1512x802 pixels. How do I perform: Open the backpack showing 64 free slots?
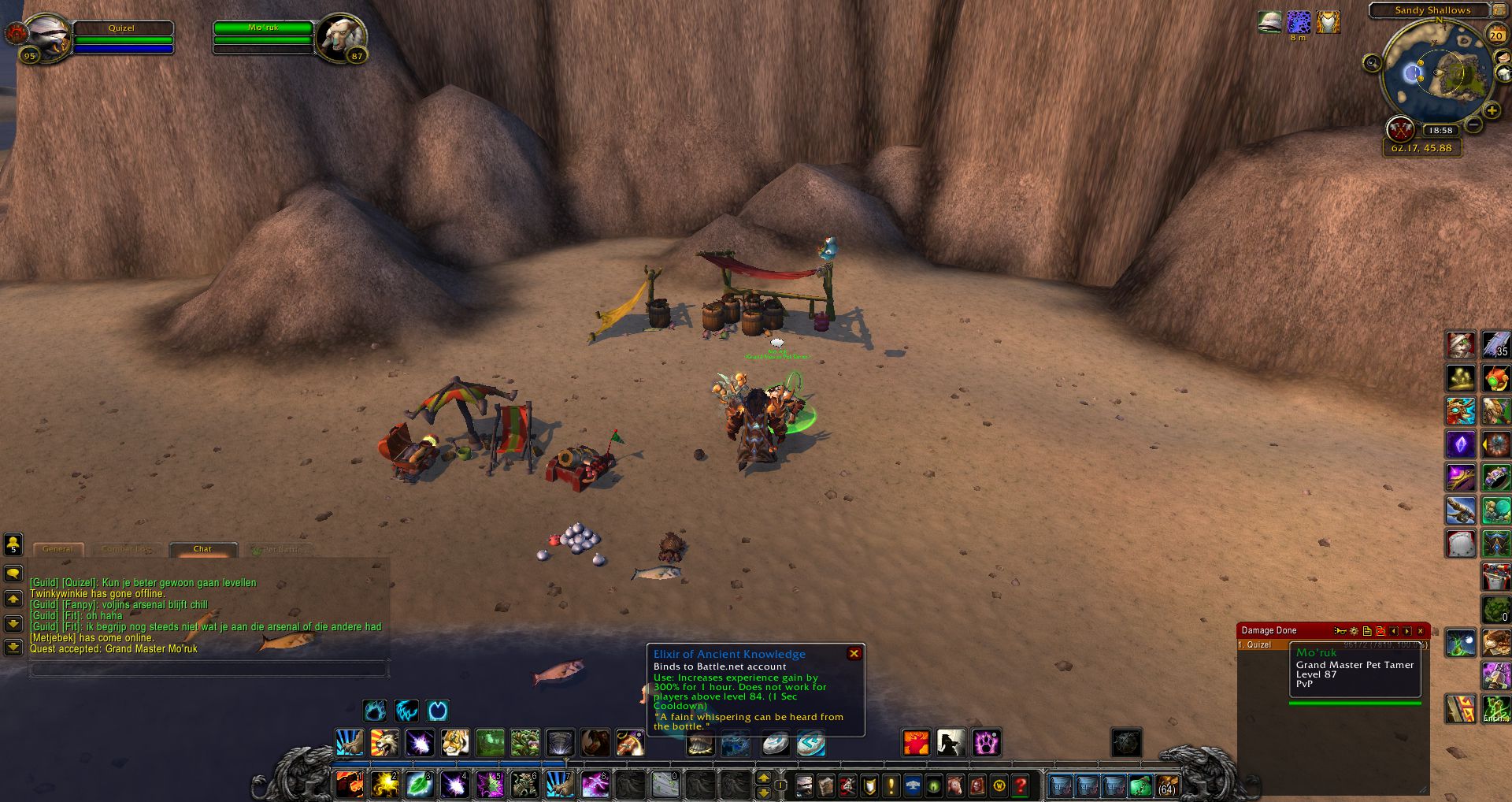(x=1166, y=785)
